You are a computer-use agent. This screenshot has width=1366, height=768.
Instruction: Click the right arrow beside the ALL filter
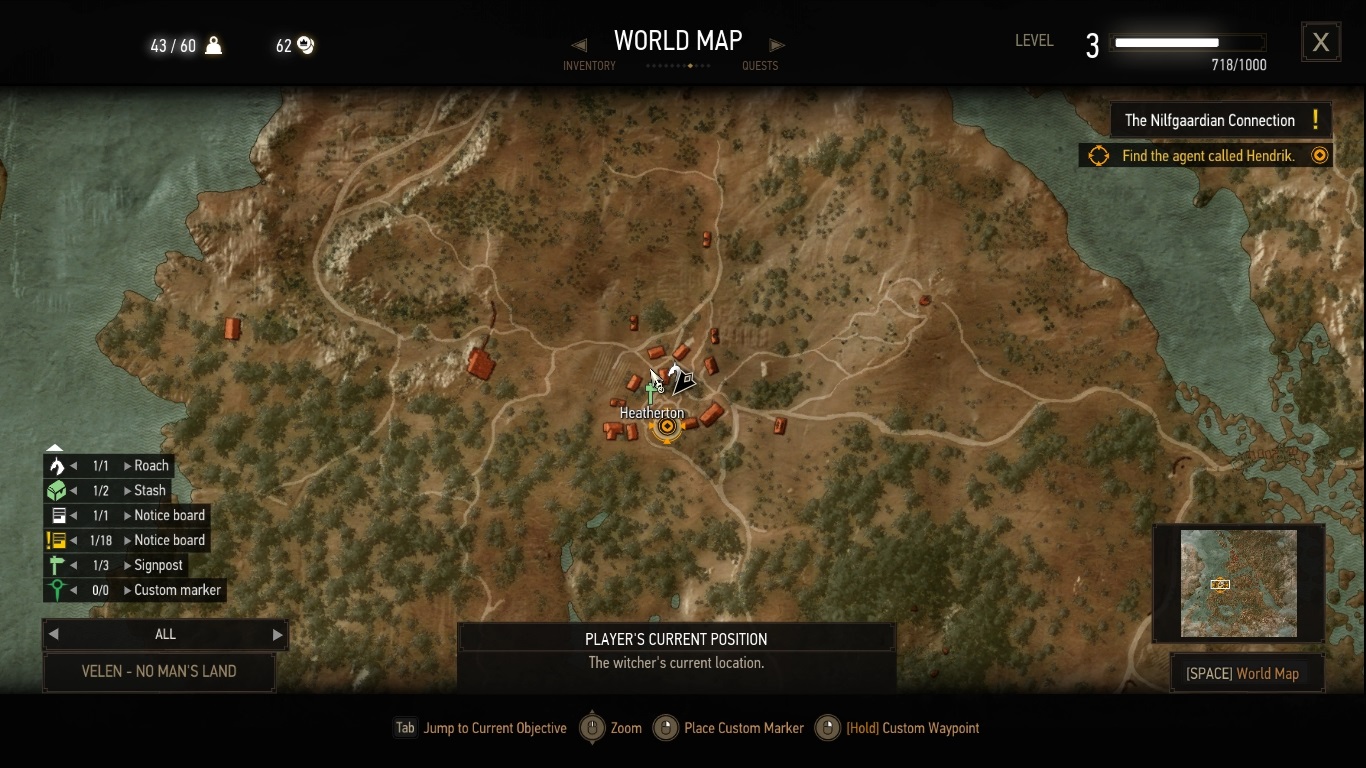click(277, 634)
